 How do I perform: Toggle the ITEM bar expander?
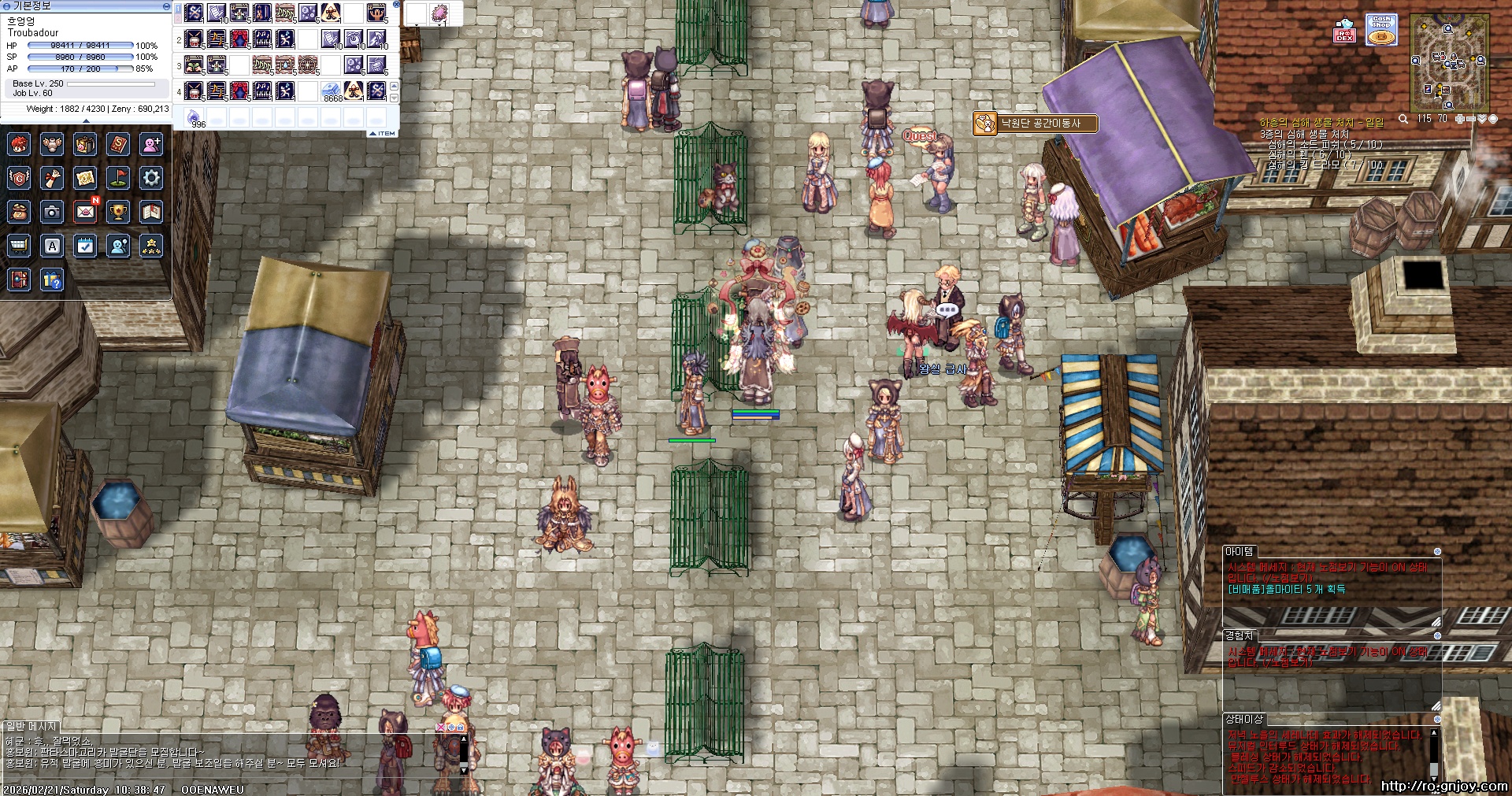click(x=383, y=133)
